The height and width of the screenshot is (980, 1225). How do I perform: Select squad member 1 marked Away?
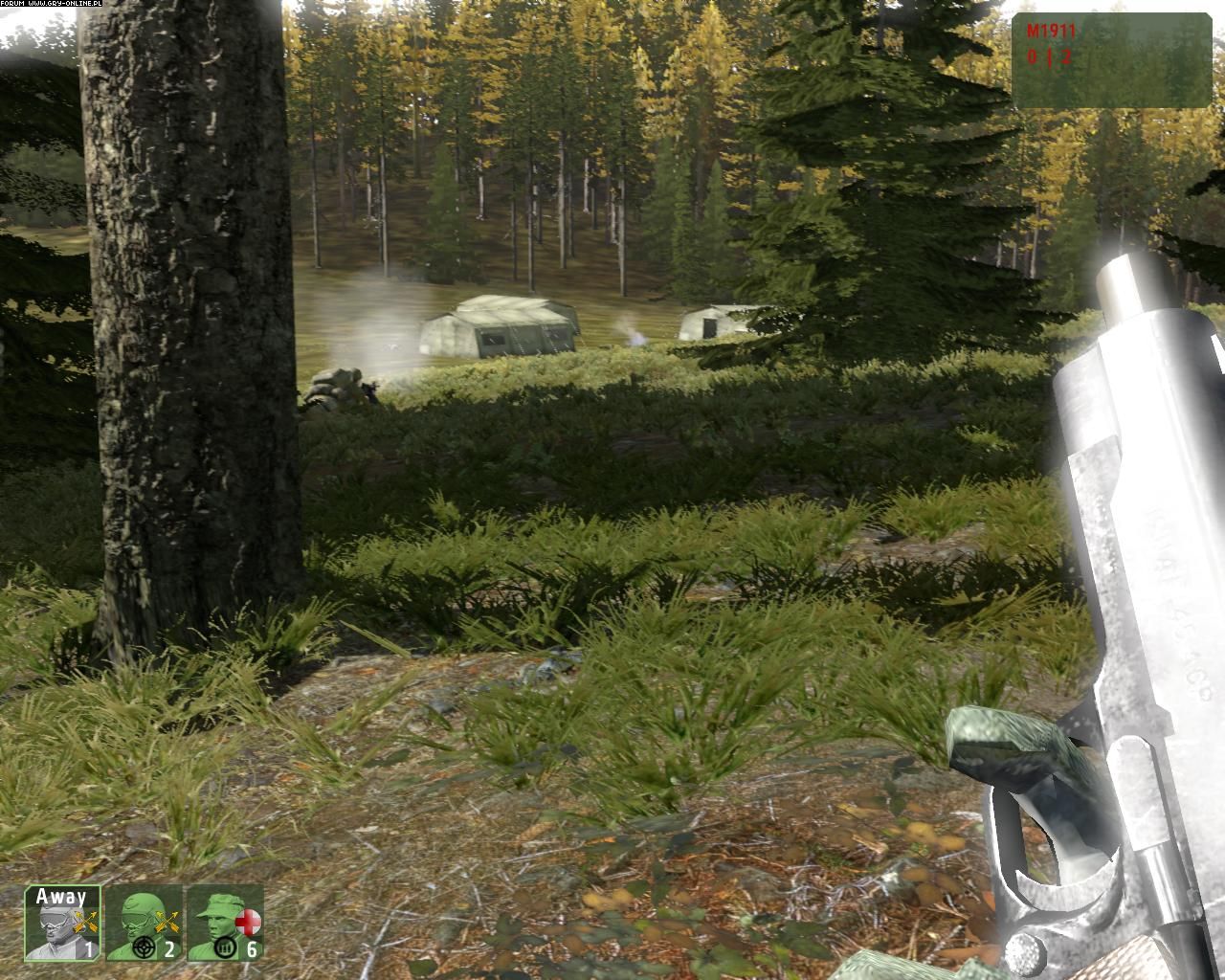click(62, 924)
